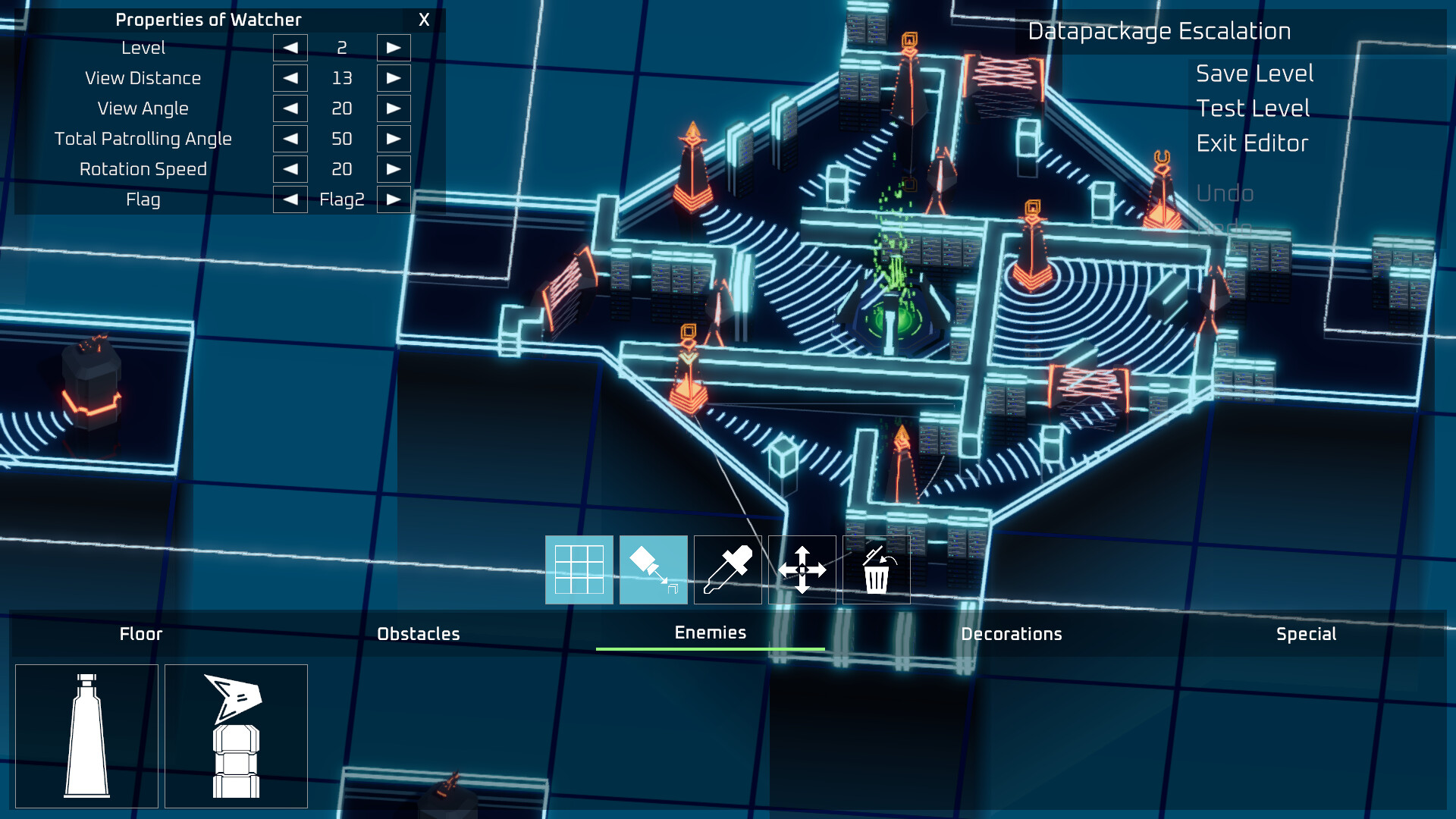The width and height of the screenshot is (1456, 819).
Task: Switch Flag to the next option
Action: [x=394, y=199]
